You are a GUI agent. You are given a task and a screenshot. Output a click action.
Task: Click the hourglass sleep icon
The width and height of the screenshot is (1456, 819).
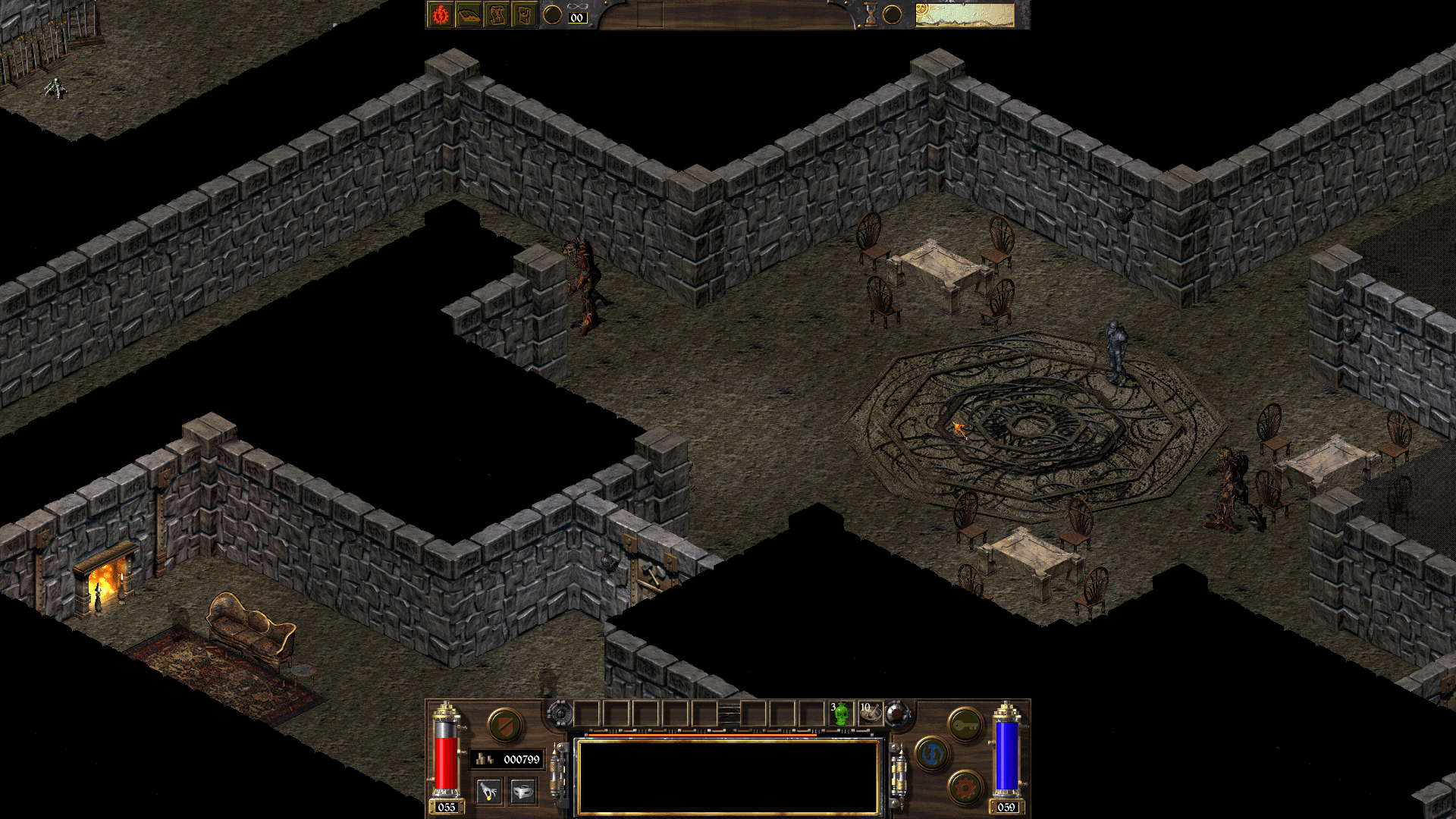(x=871, y=14)
